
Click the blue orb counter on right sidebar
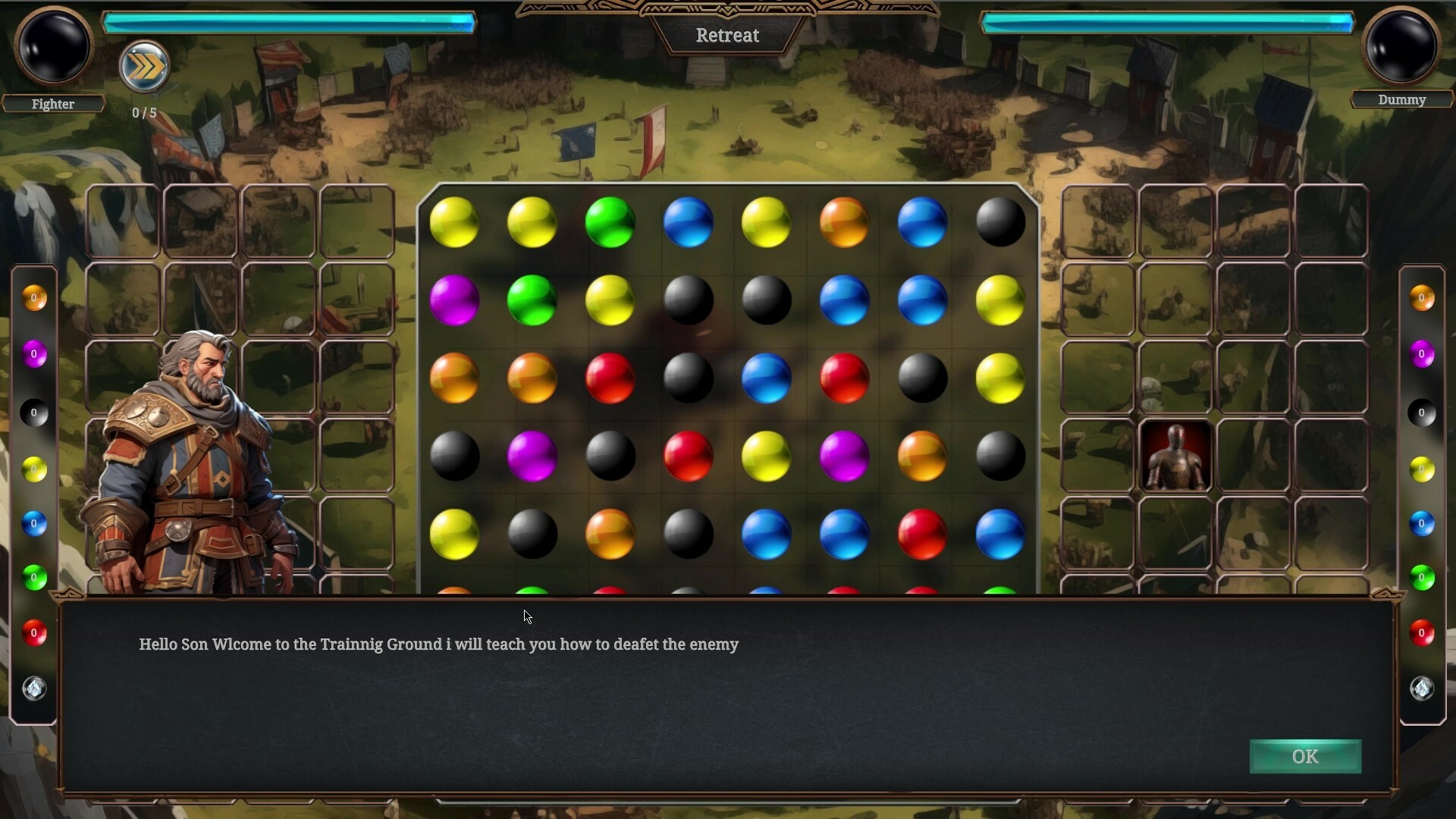tap(1423, 523)
